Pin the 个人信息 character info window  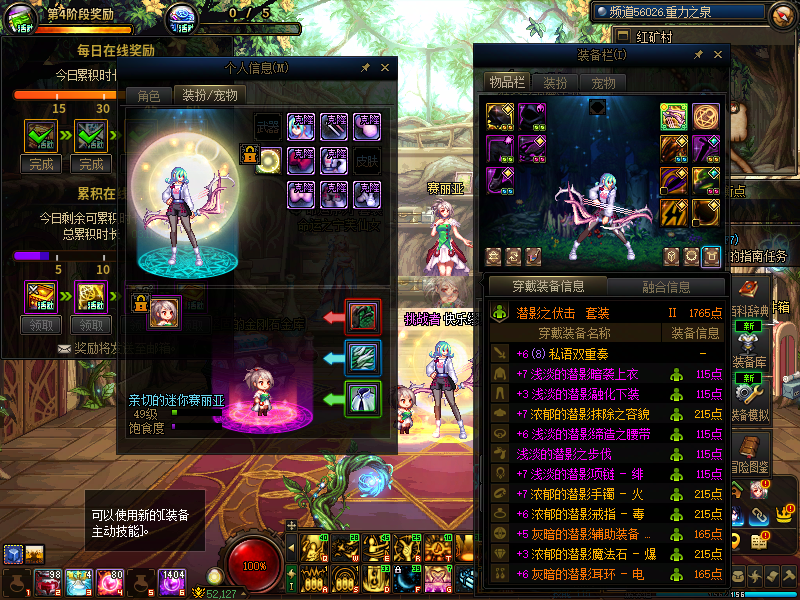tap(366, 68)
